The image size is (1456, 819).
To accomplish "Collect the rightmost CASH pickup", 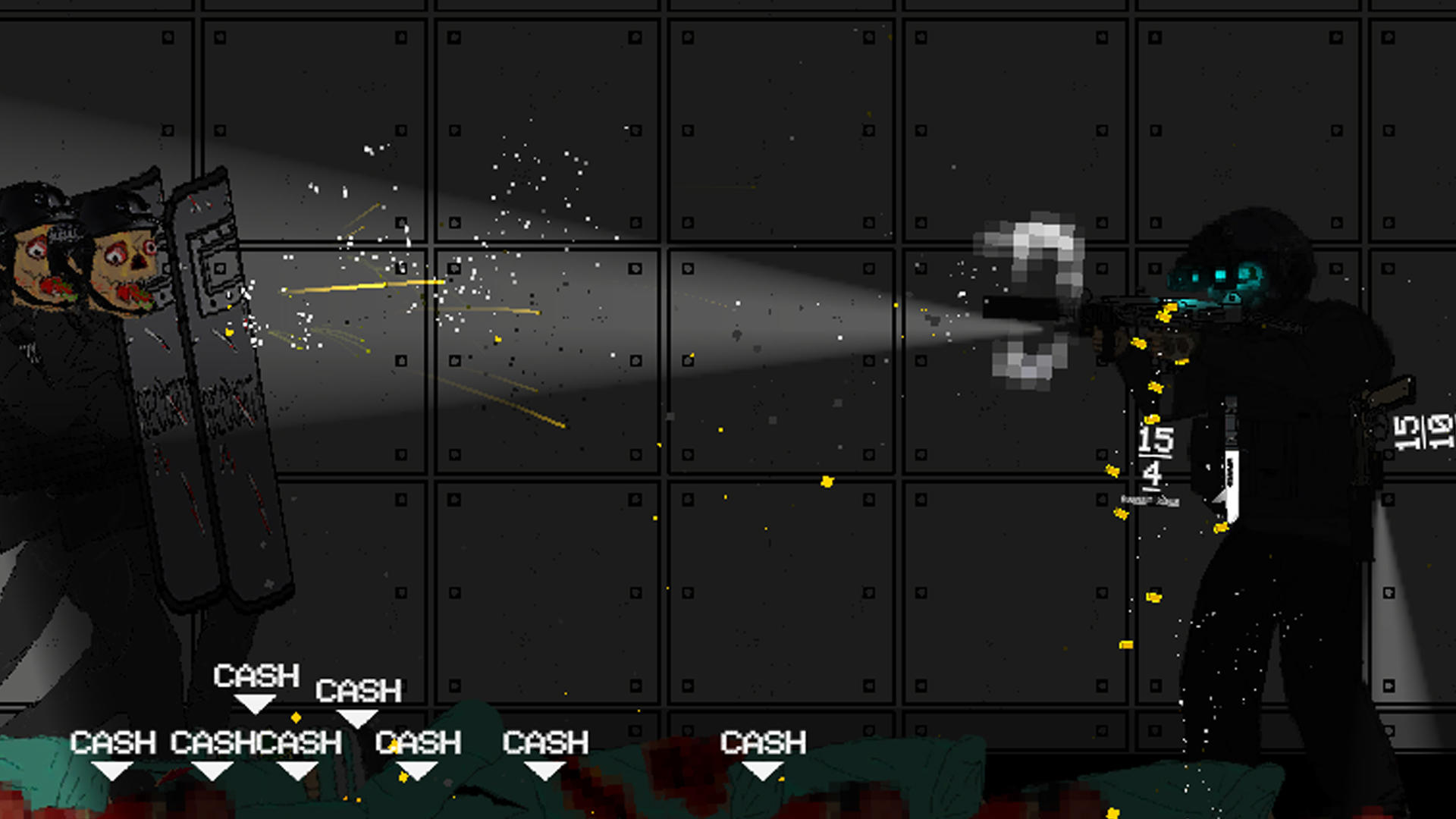I will (x=762, y=743).
